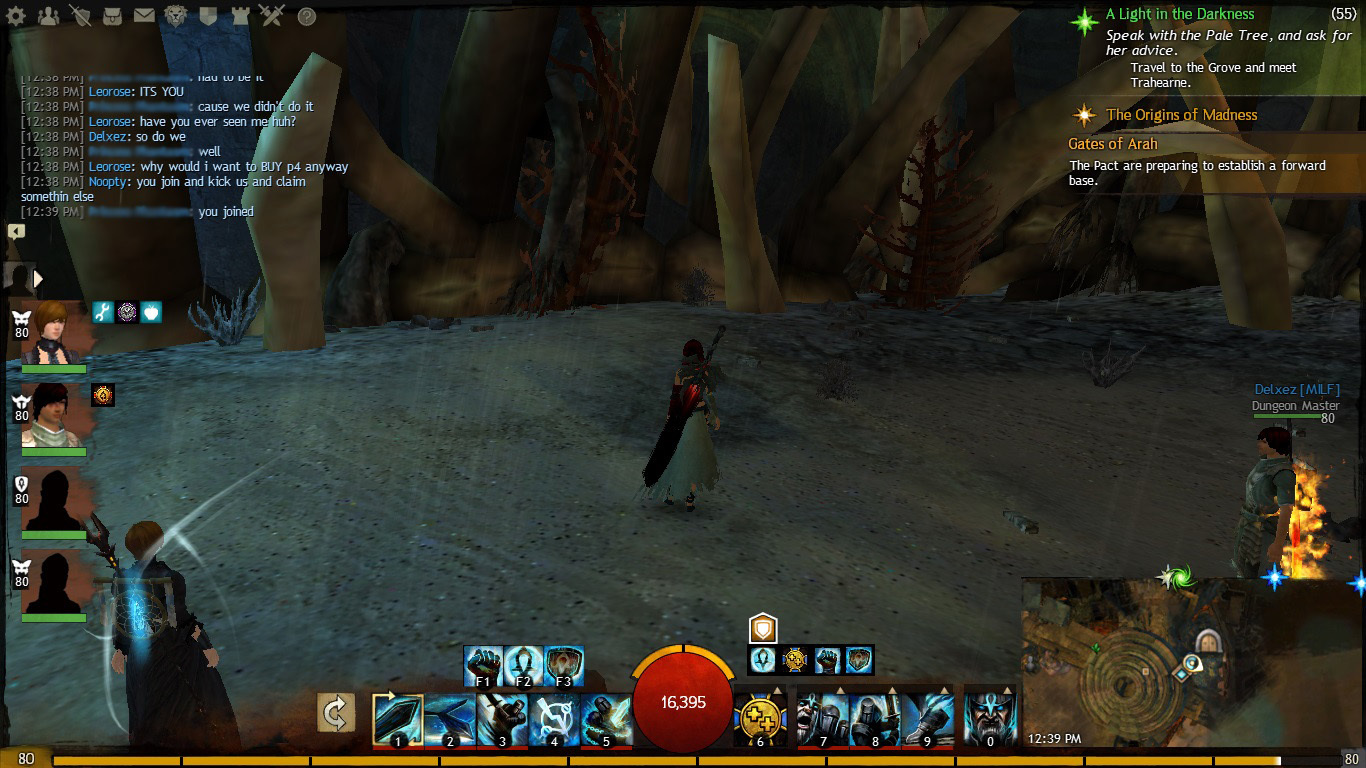Trigger the F1 fist virtue skill
Viewport: 1366px width, 768px height.
(x=484, y=666)
